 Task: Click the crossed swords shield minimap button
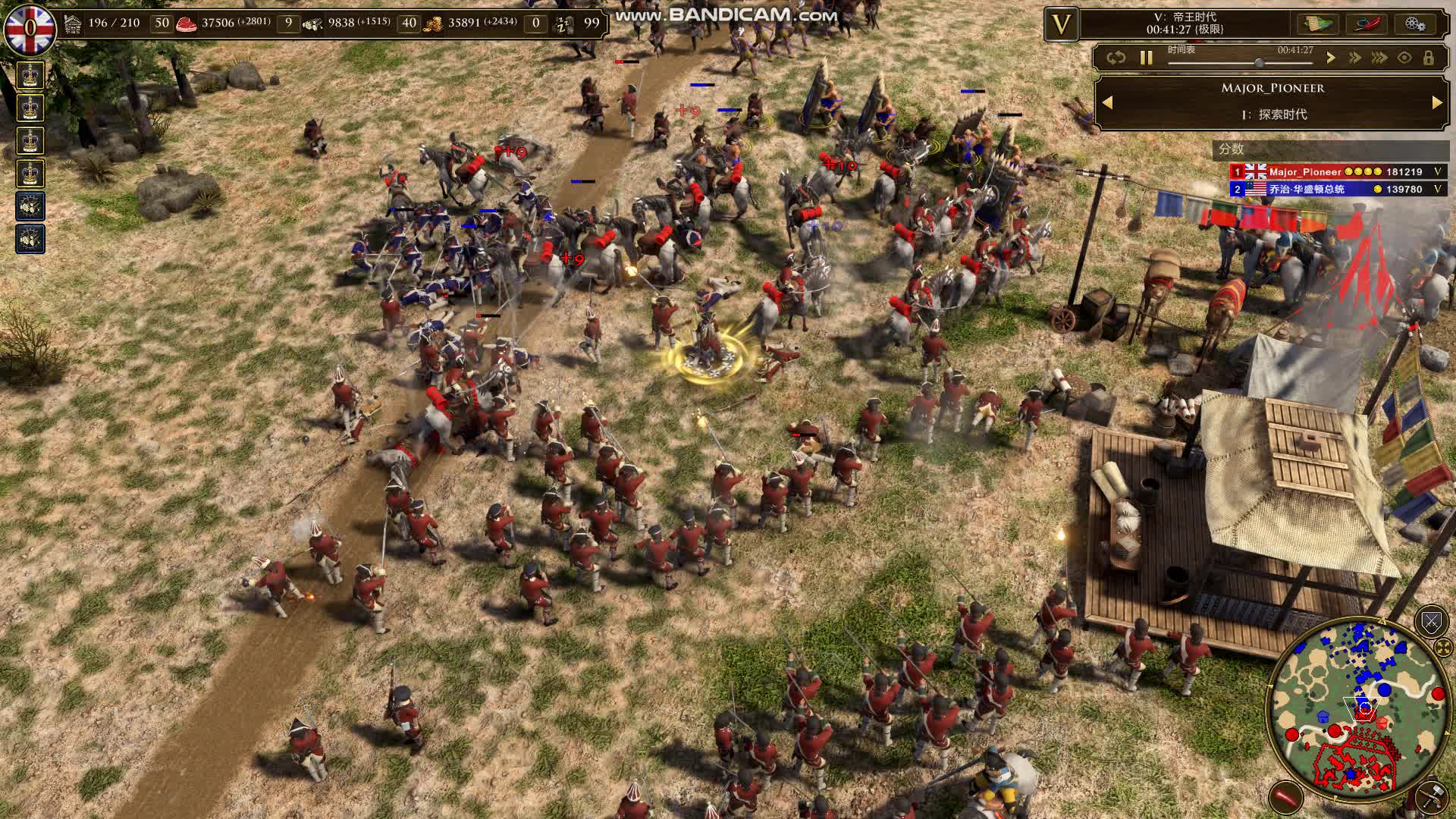tap(1431, 623)
